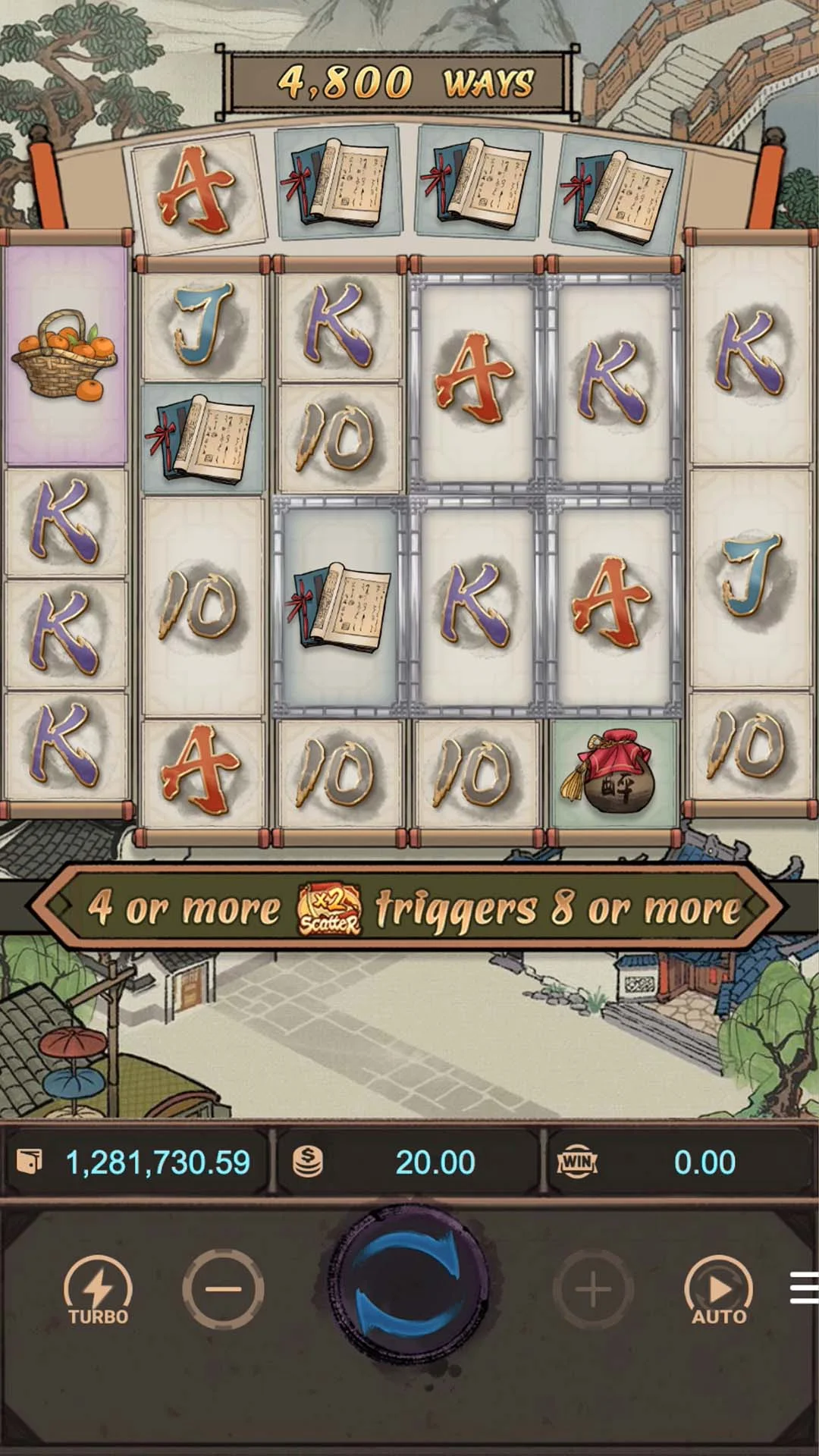Image resolution: width=819 pixels, height=1456 pixels.
Task: Open the bet amount options
Action: (409, 1162)
